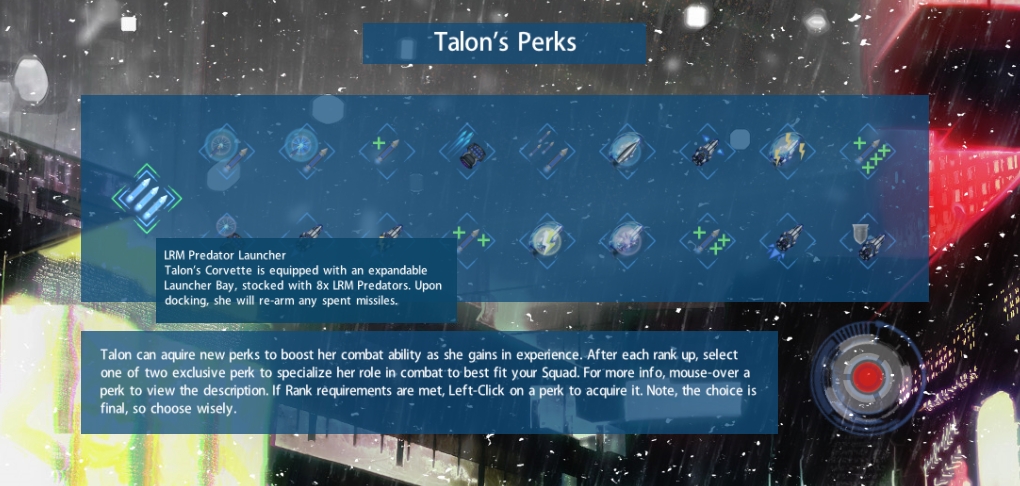Acquire the missile perk with three green pluses
Screen dimensions: 1020x486
click(x=706, y=242)
